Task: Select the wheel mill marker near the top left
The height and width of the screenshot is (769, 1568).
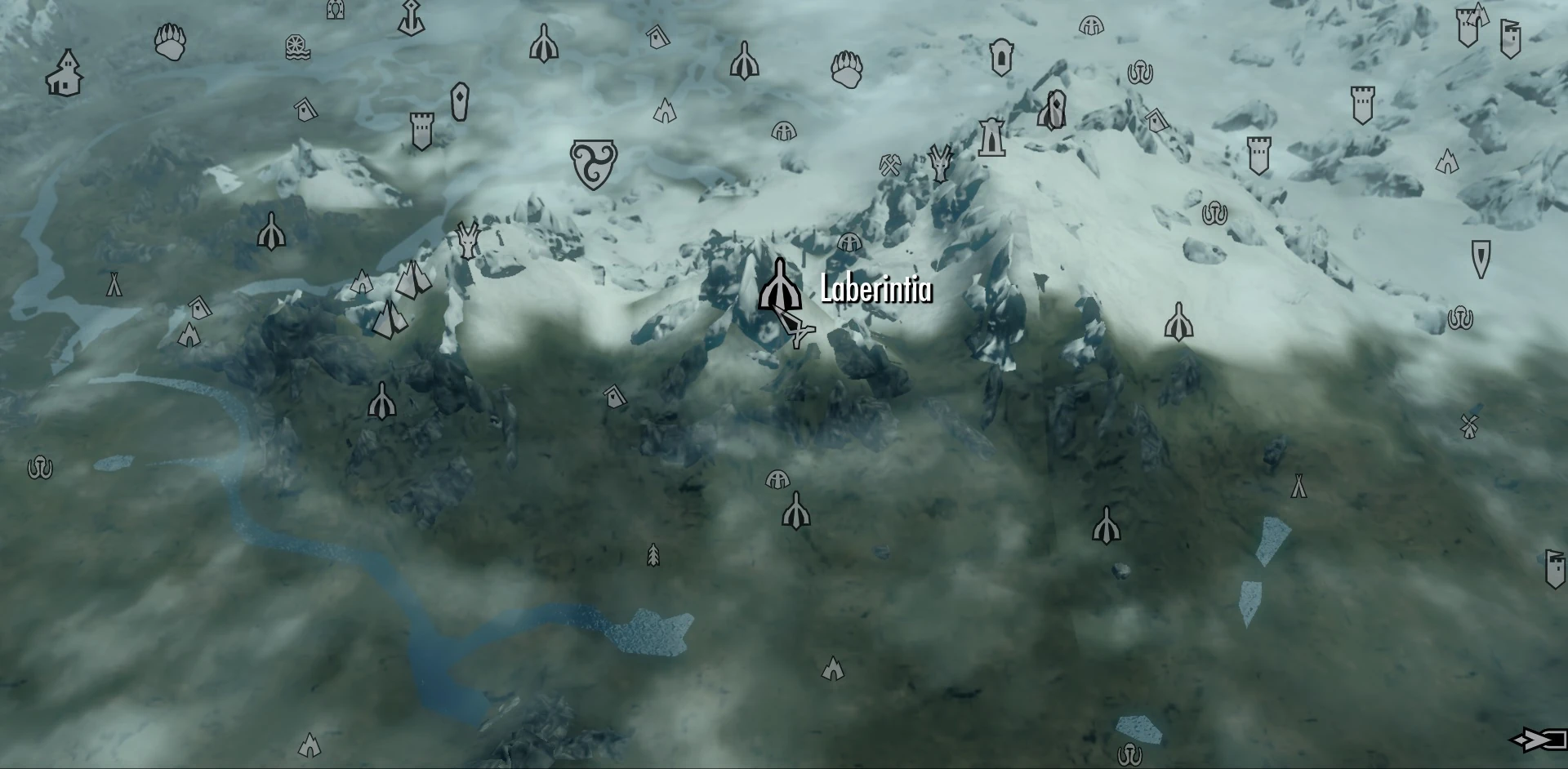Action: point(296,45)
